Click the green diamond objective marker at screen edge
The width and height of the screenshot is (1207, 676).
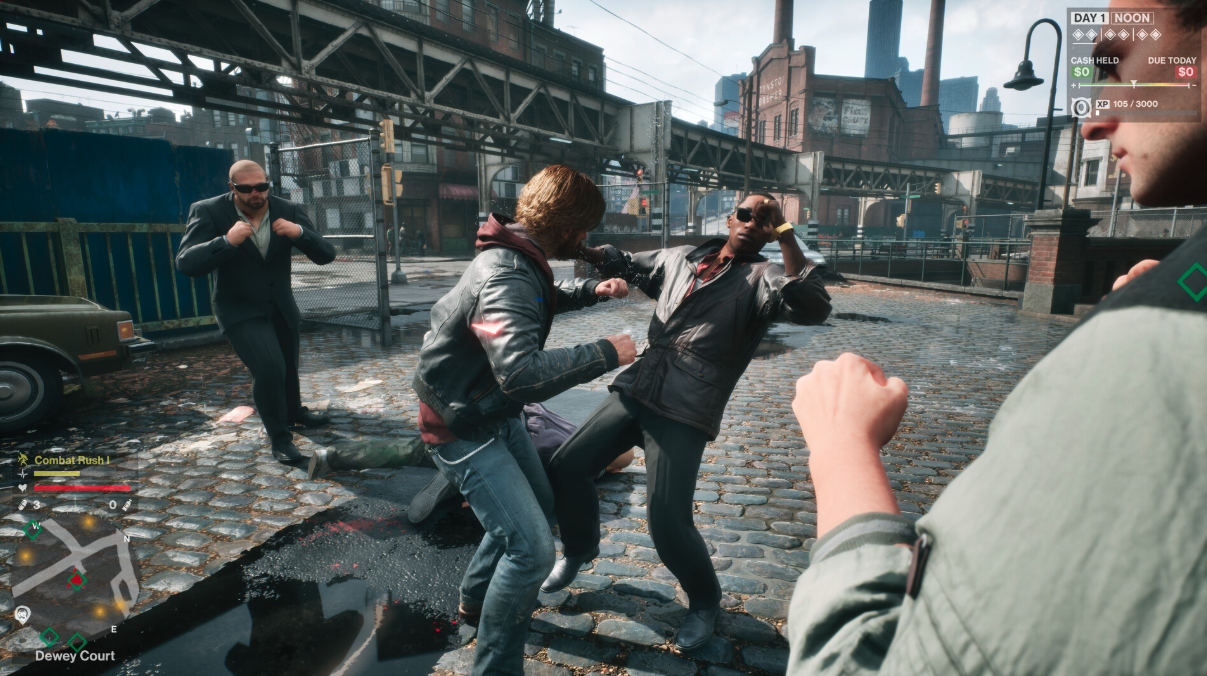coord(1191,281)
